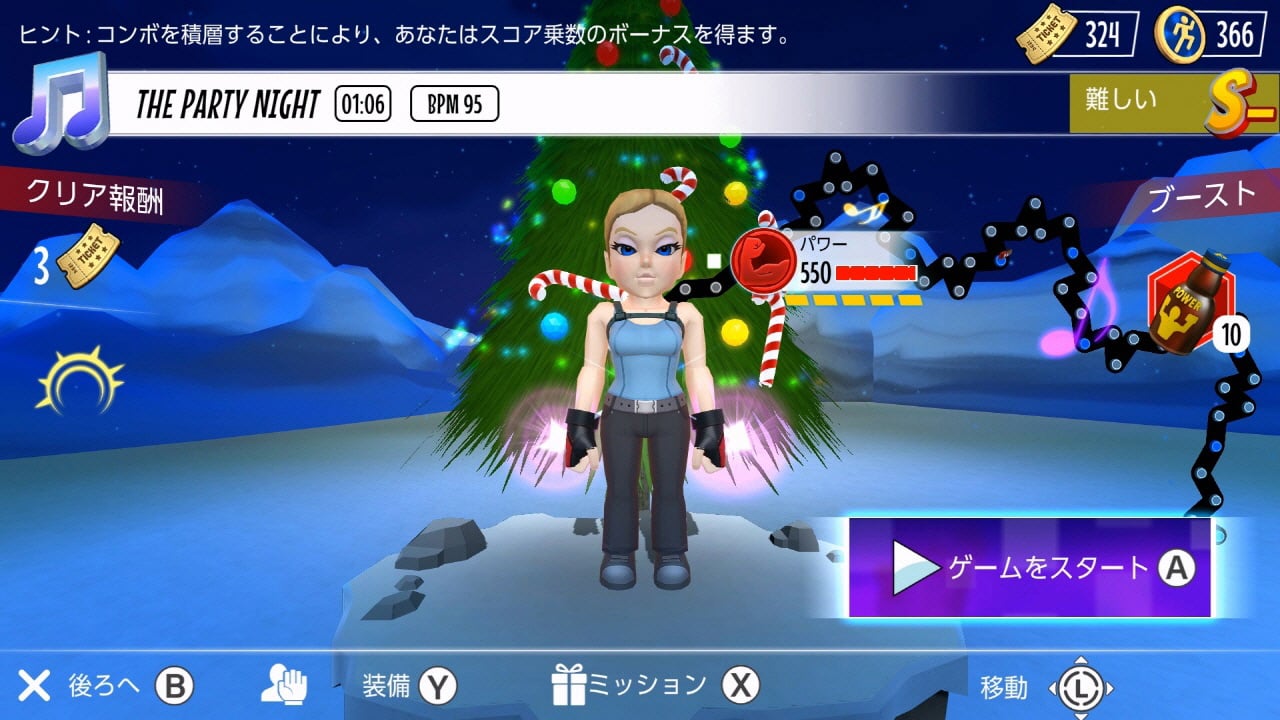Click the greeting hand icon in the bottom bar
Viewport: 1280px width, 720px height.
click(287, 687)
